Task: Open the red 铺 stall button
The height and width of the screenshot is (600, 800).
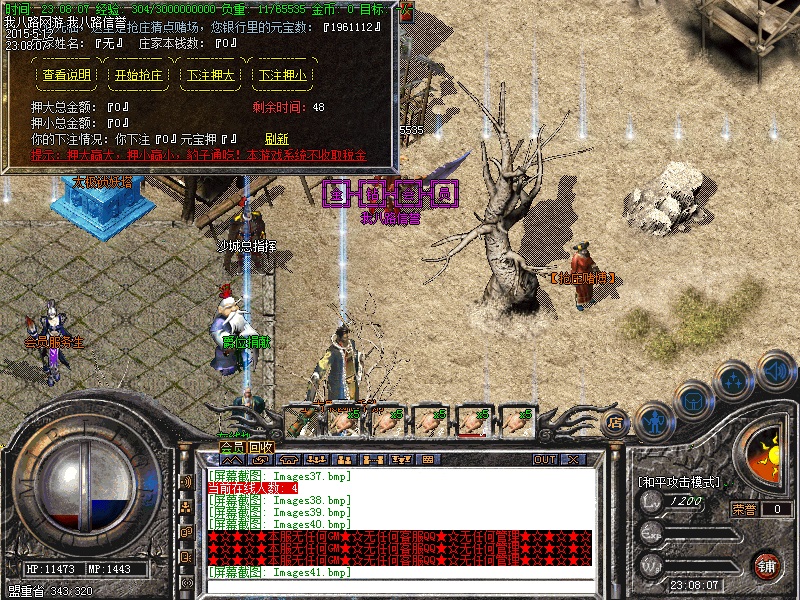Action: (x=767, y=564)
